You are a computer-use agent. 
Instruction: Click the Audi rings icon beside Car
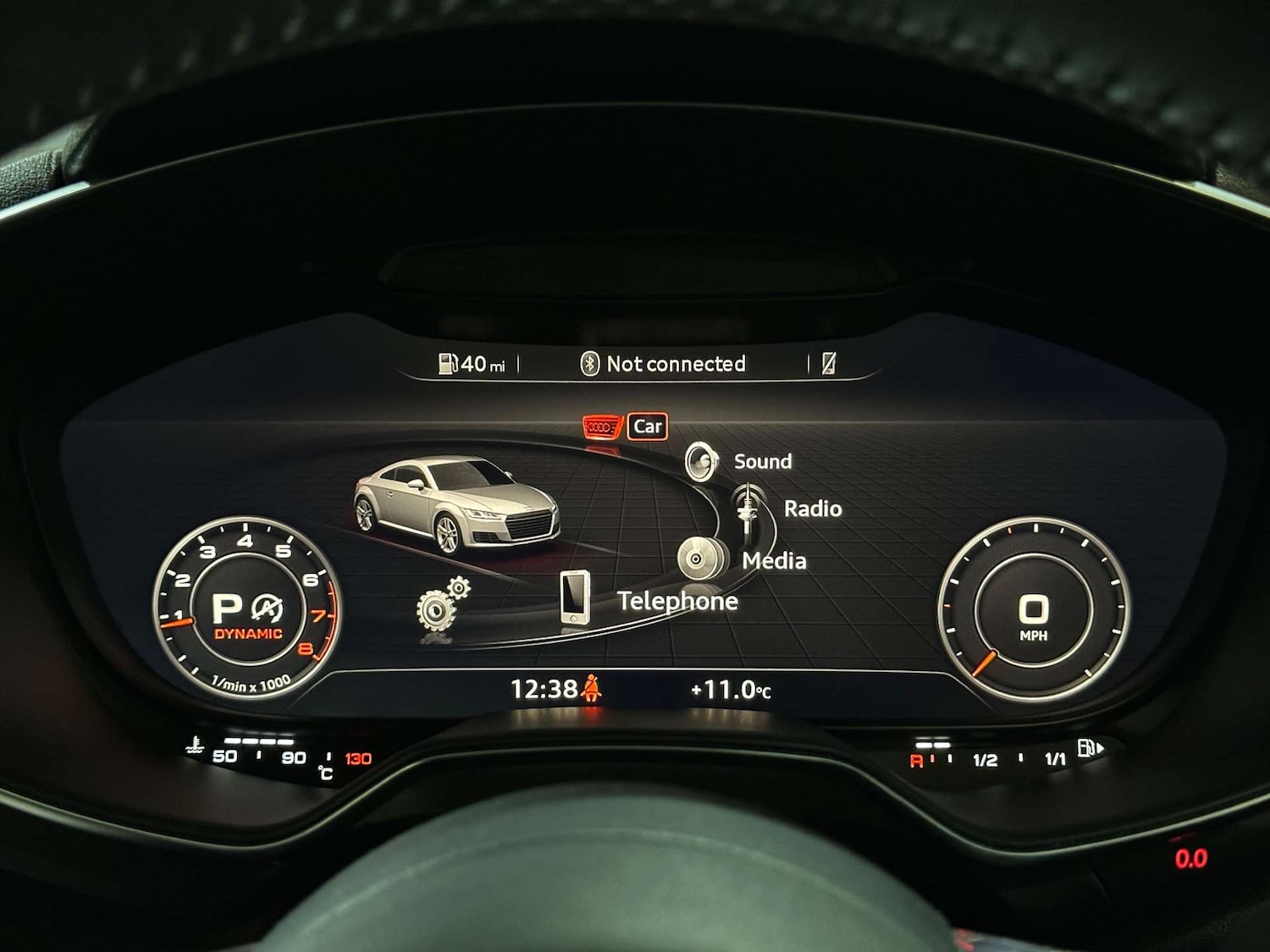(x=602, y=426)
